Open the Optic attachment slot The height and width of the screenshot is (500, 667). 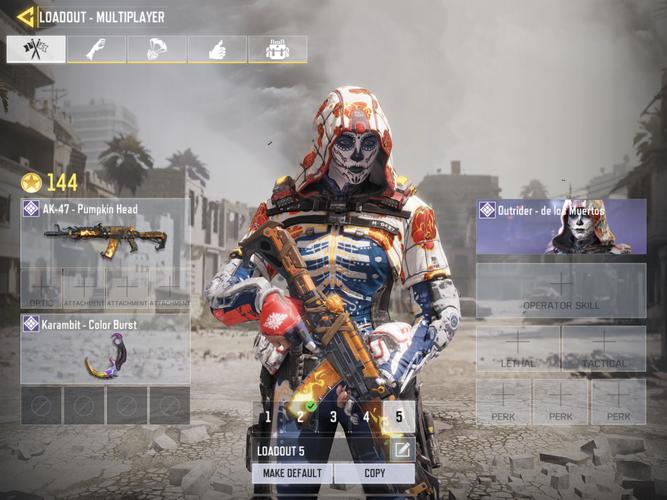[x=40, y=287]
